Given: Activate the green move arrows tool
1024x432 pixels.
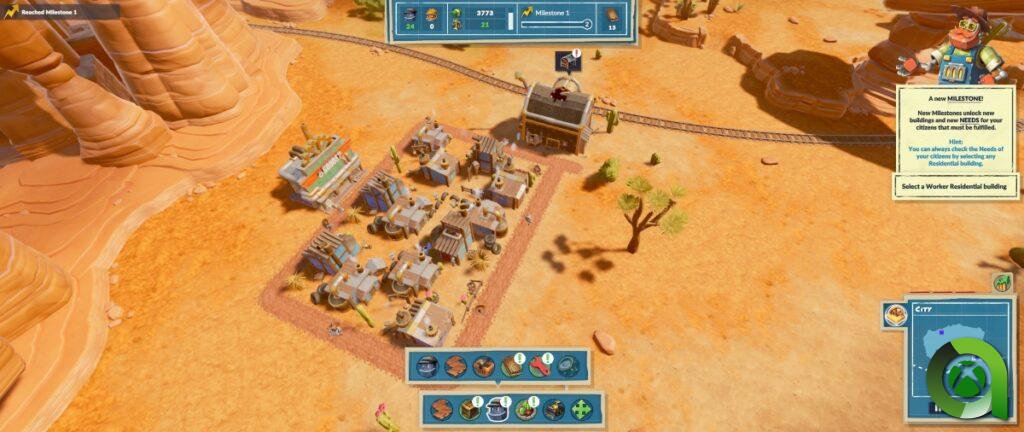Looking at the screenshot, I should pos(581,409).
